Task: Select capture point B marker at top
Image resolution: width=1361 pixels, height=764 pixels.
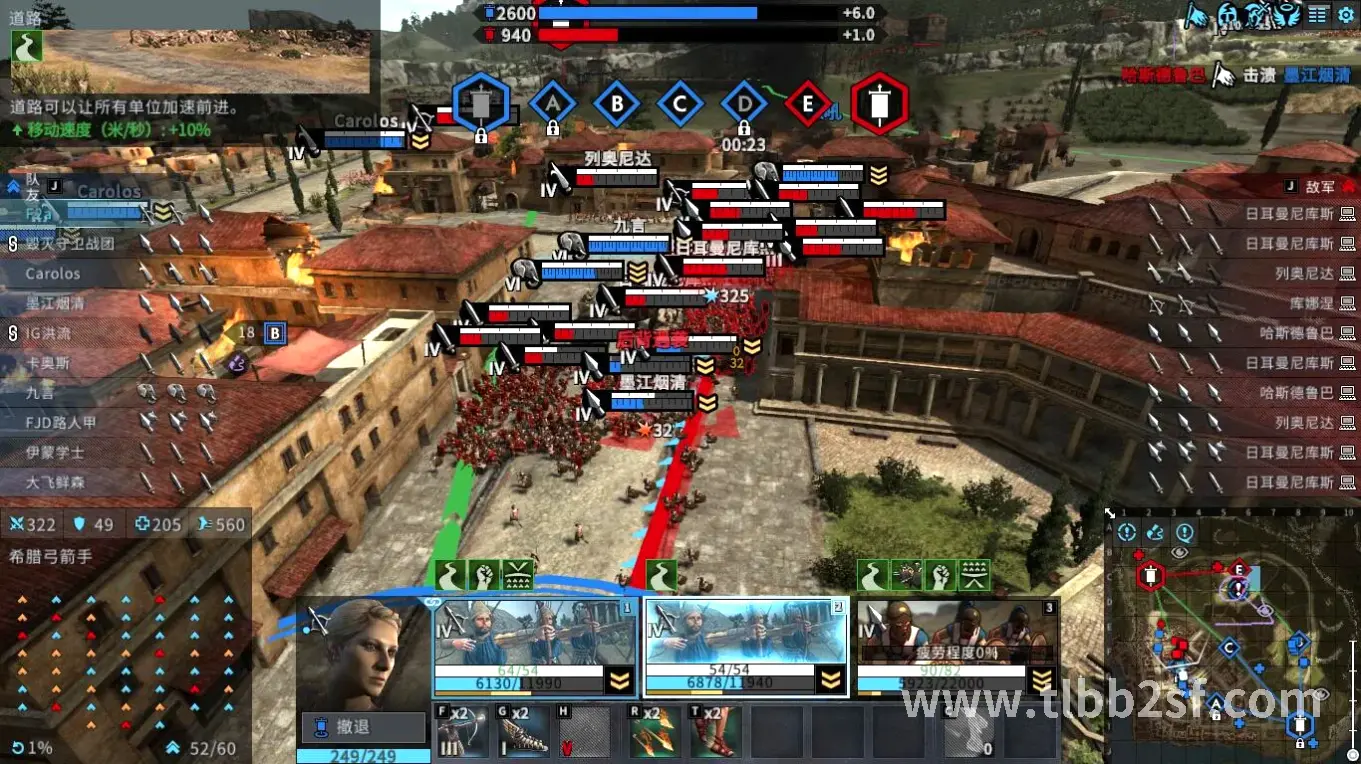Action: [617, 103]
